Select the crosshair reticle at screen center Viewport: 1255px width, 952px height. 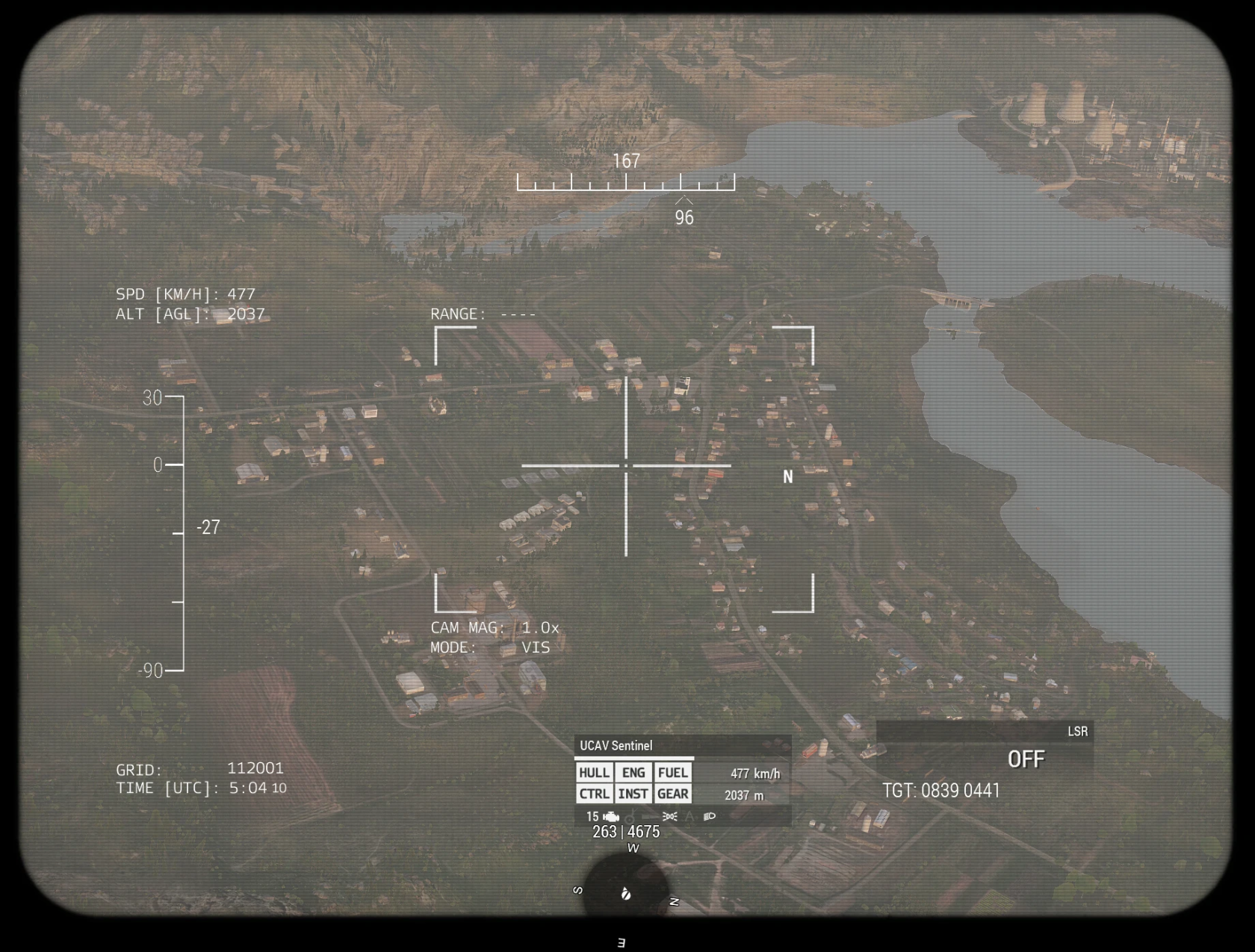click(626, 465)
